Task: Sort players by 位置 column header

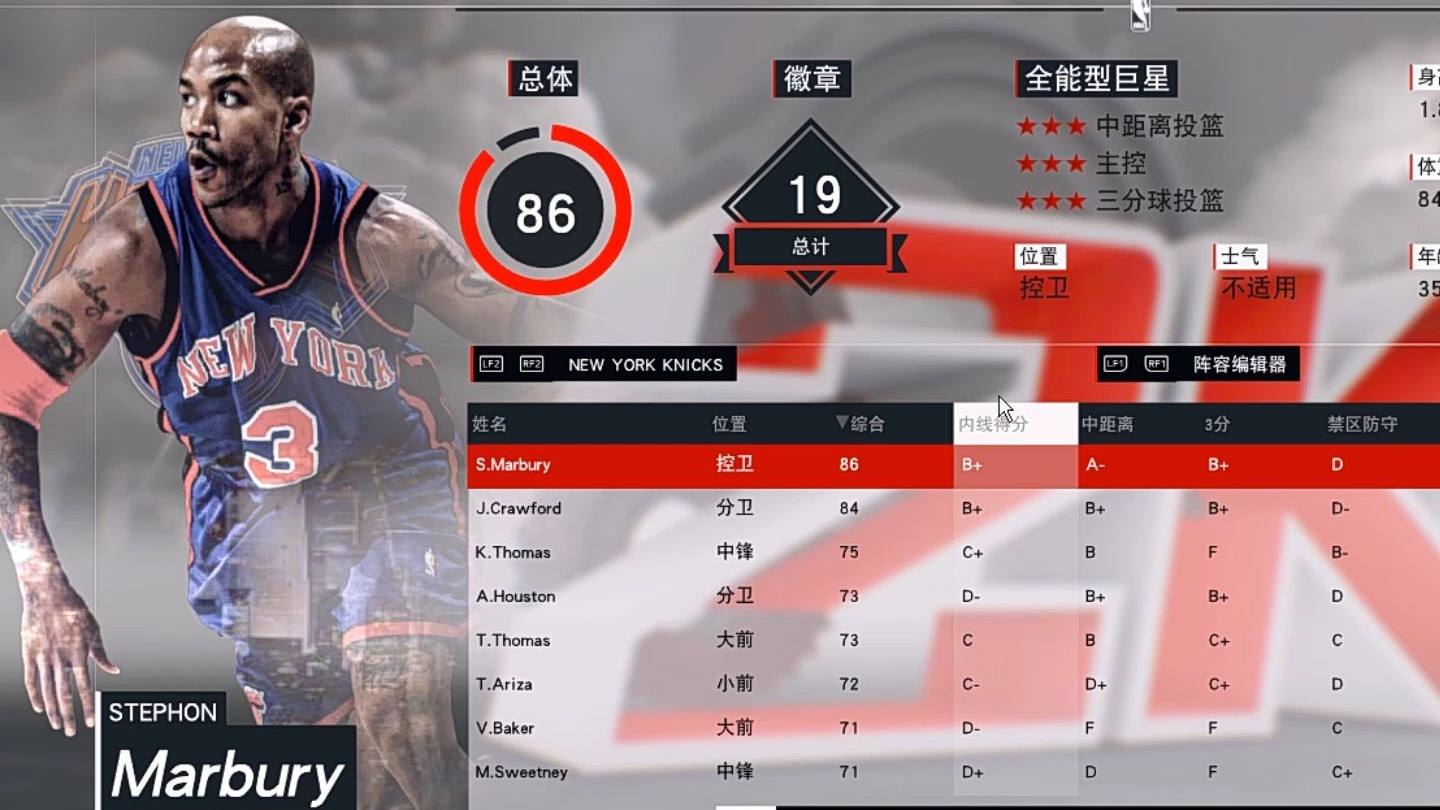Action: 729,424
